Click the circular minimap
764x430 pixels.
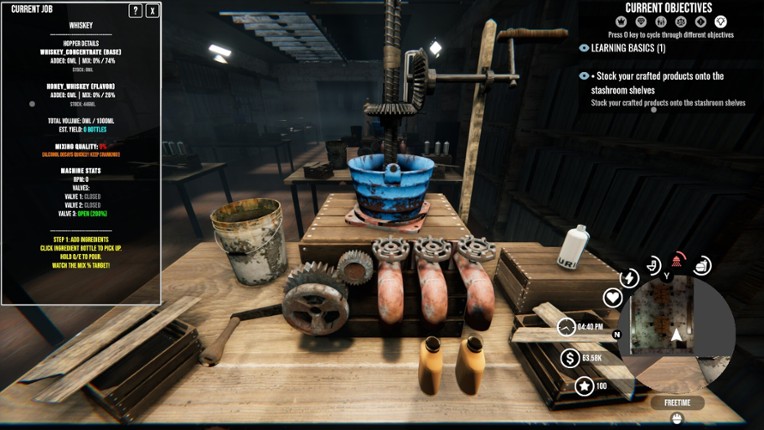(677, 333)
